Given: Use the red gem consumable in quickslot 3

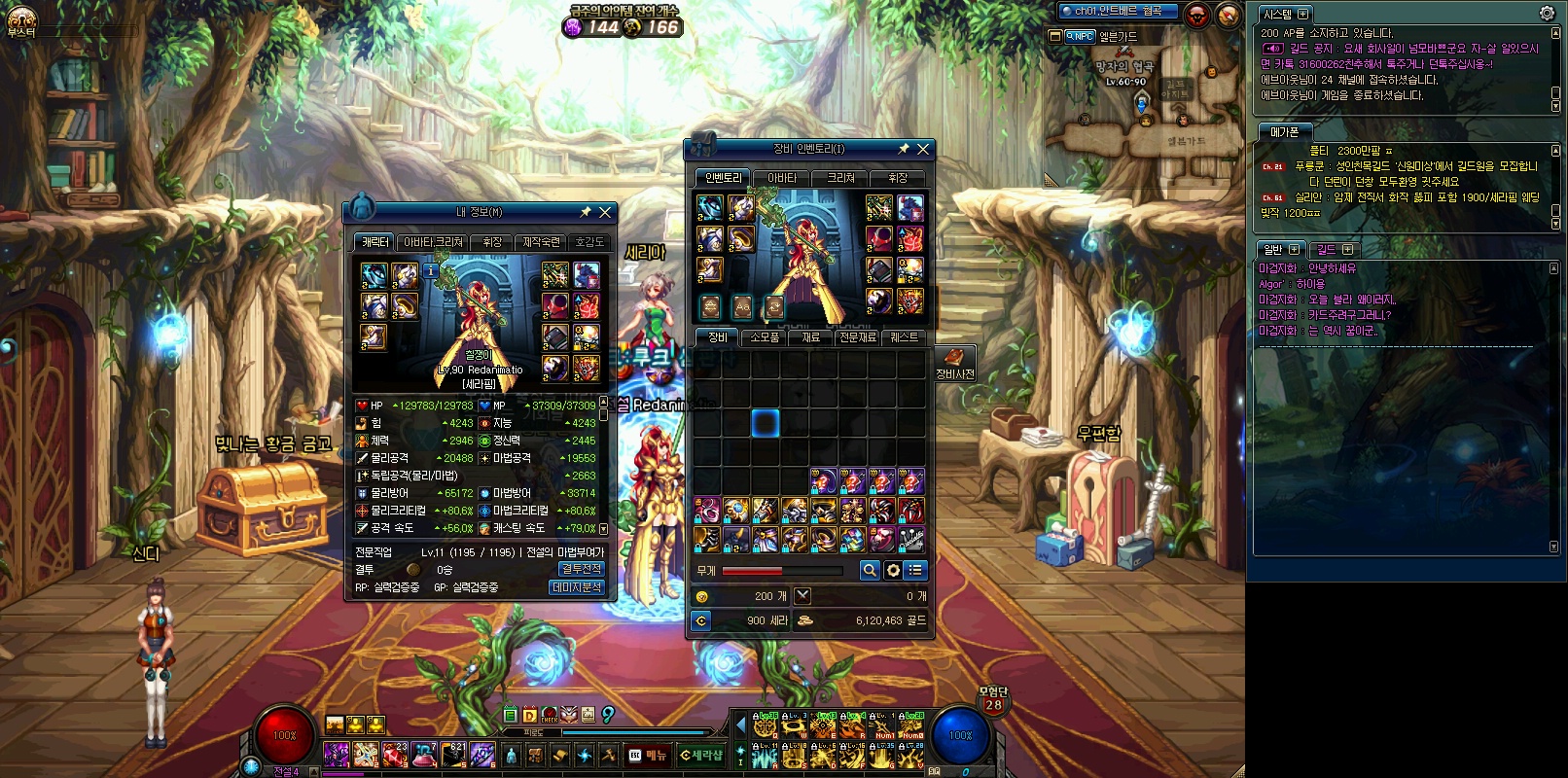Looking at the screenshot, I should pyautogui.click(x=395, y=754).
